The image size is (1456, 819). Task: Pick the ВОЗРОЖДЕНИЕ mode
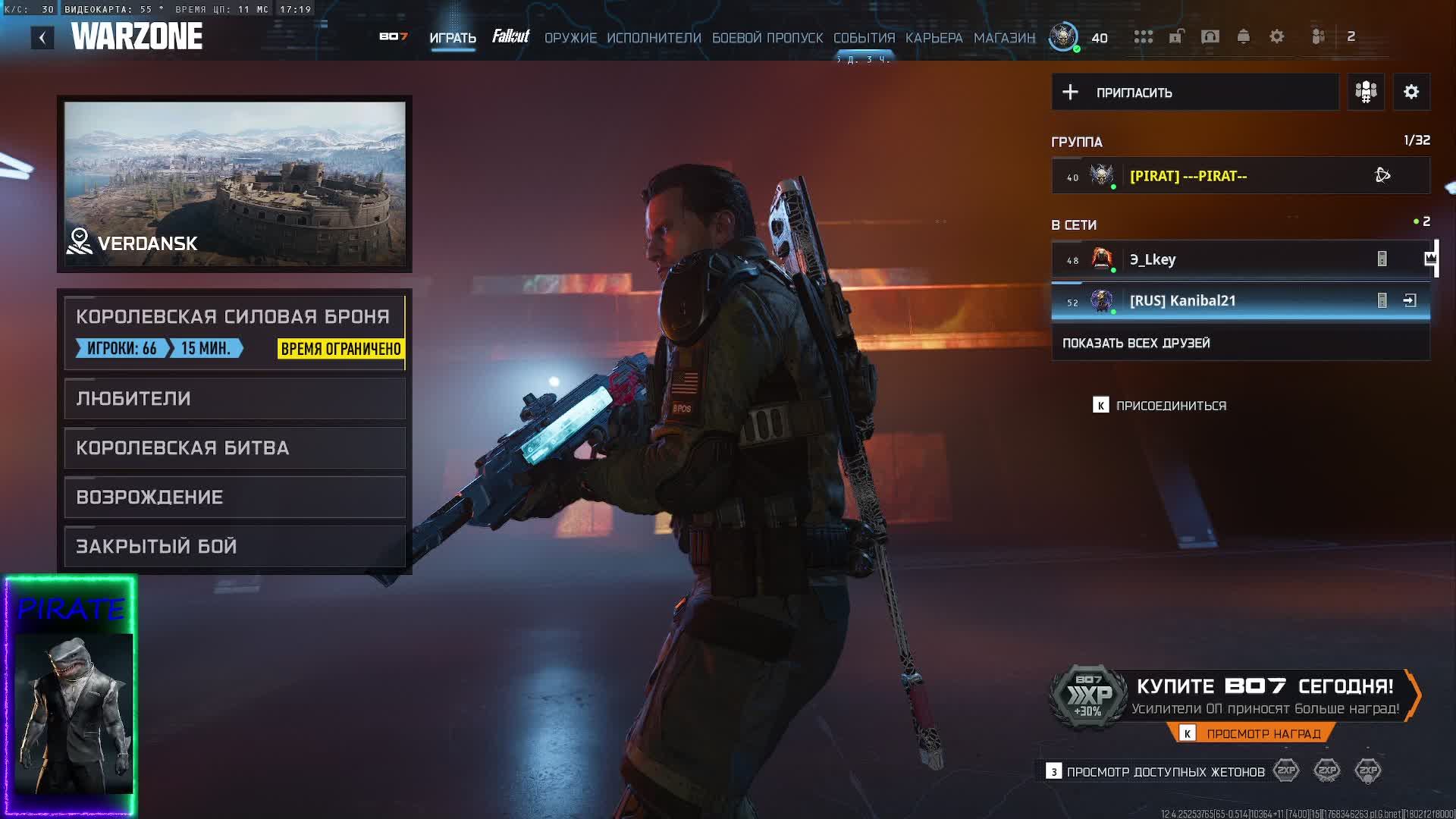tap(234, 497)
